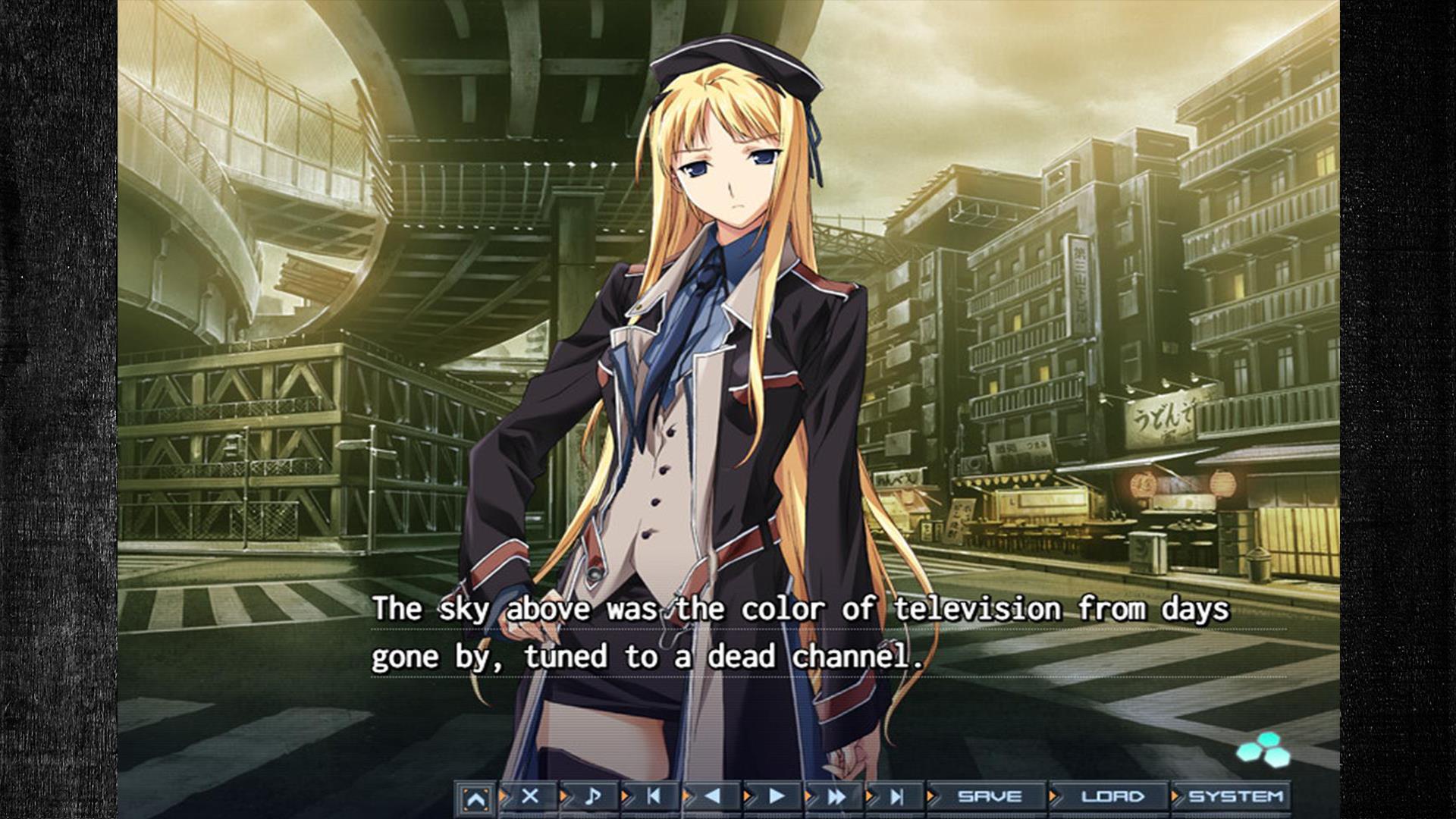Collapse the toolbar with the up-arrow button
Screen dimensions: 1456x819
475,799
